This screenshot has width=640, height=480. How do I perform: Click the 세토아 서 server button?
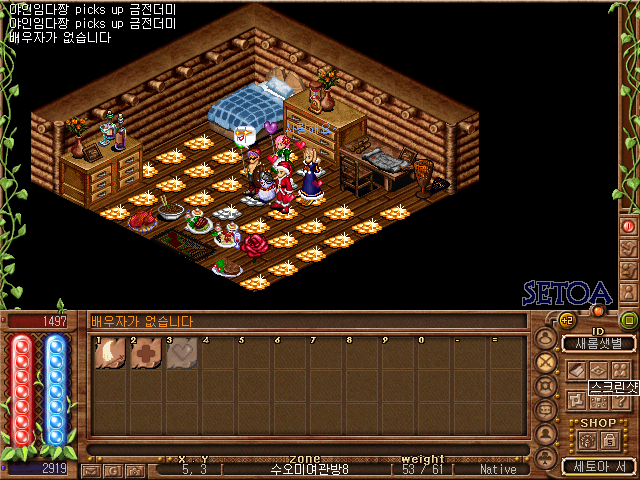pos(598,466)
